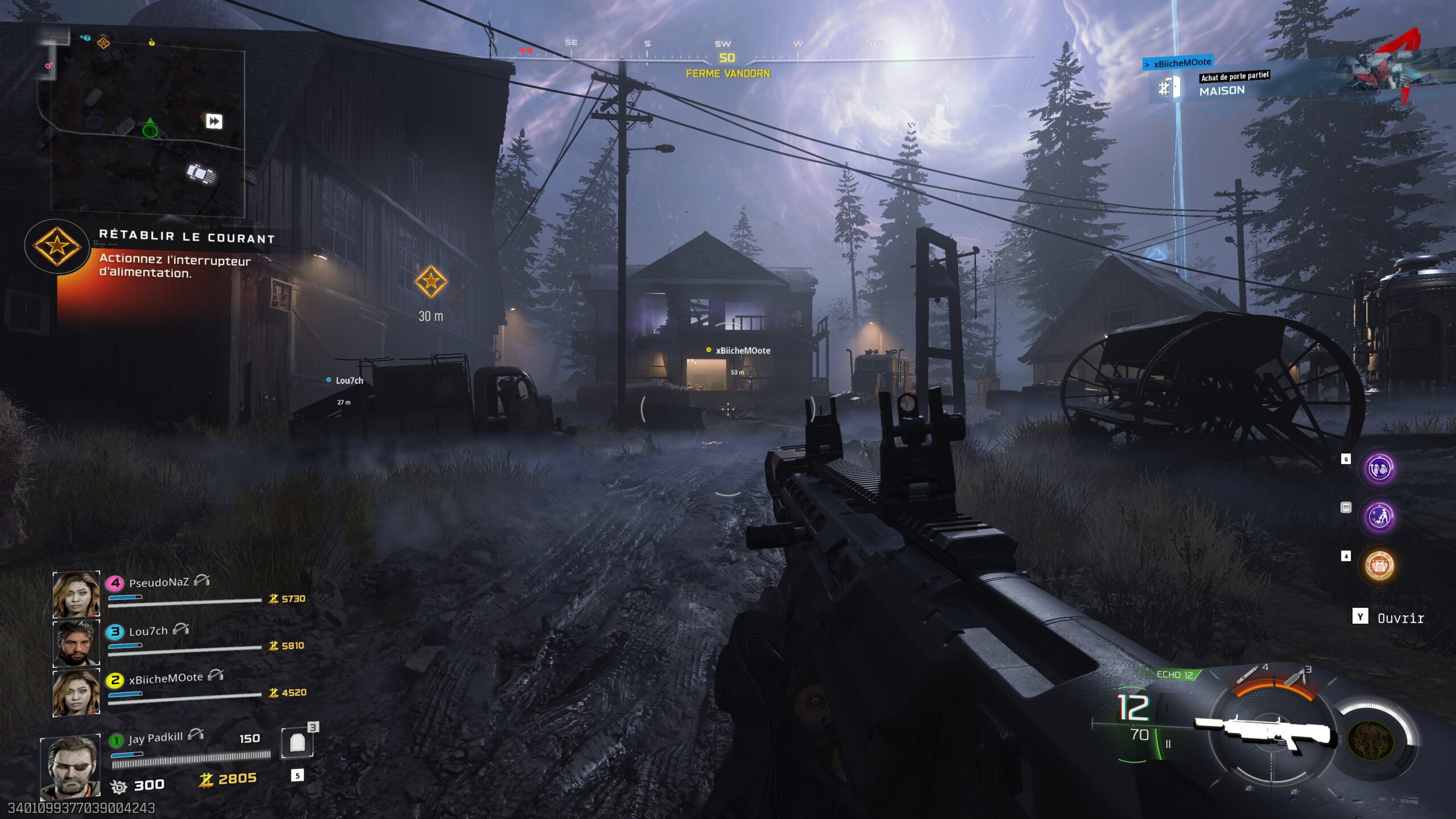The height and width of the screenshot is (819, 1456).
Task: Activate the orange support ability icon
Action: 1379,563
